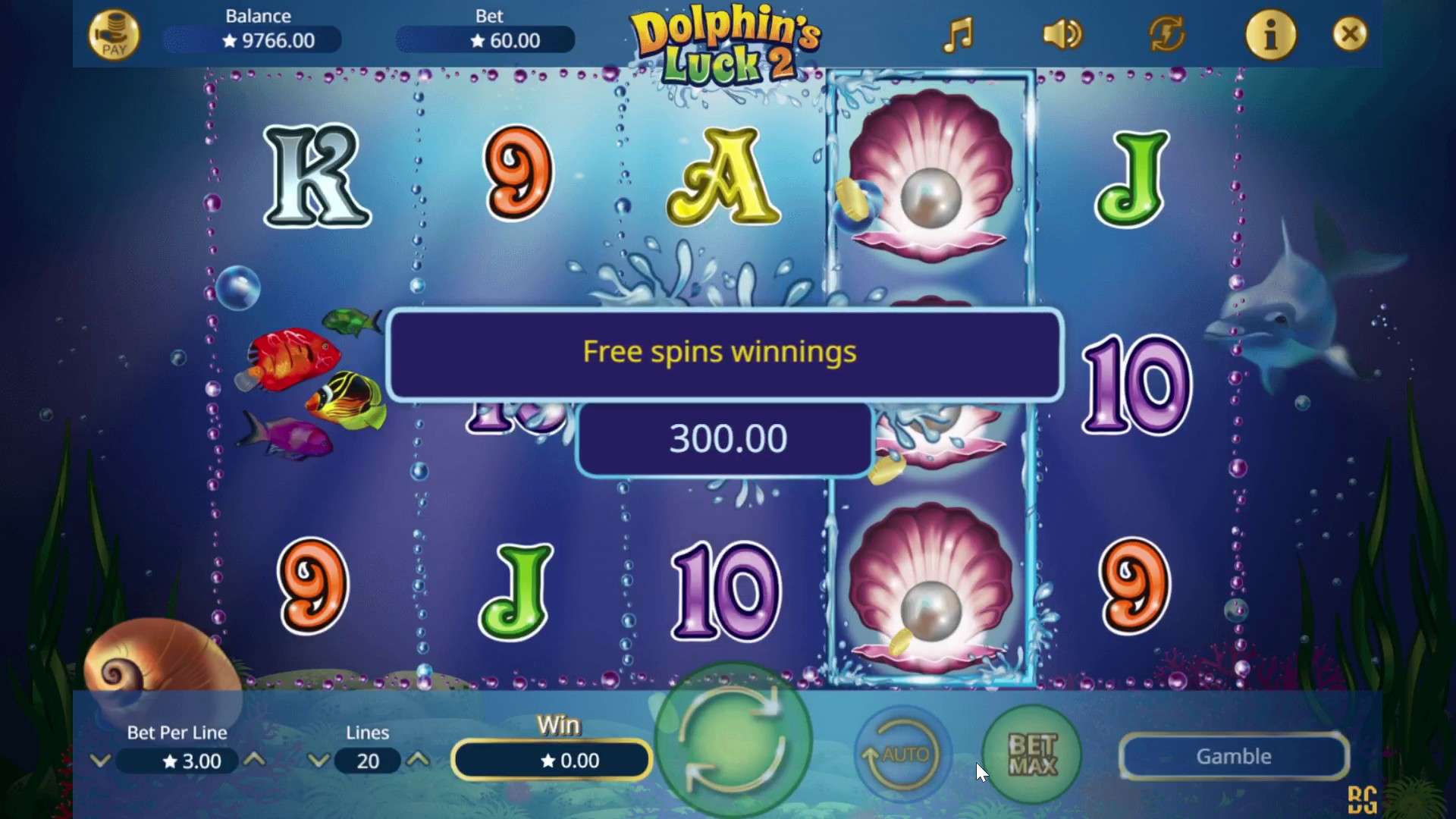1456x819 pixels.
Task: Raise the Lines count using the chevron
Action: (x=418, y=761)
